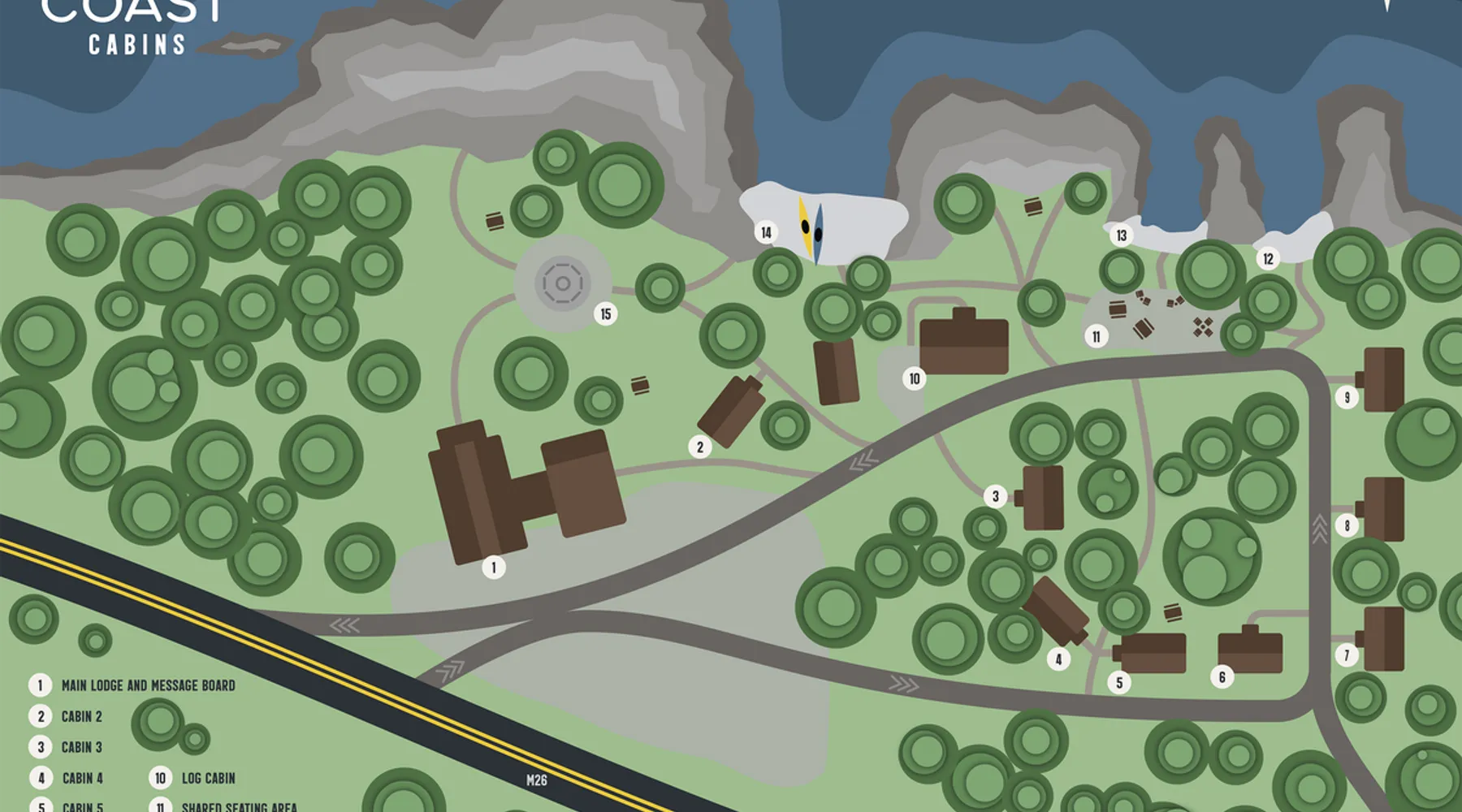Select map marker 10 by the log cabin

pos(915,378)
